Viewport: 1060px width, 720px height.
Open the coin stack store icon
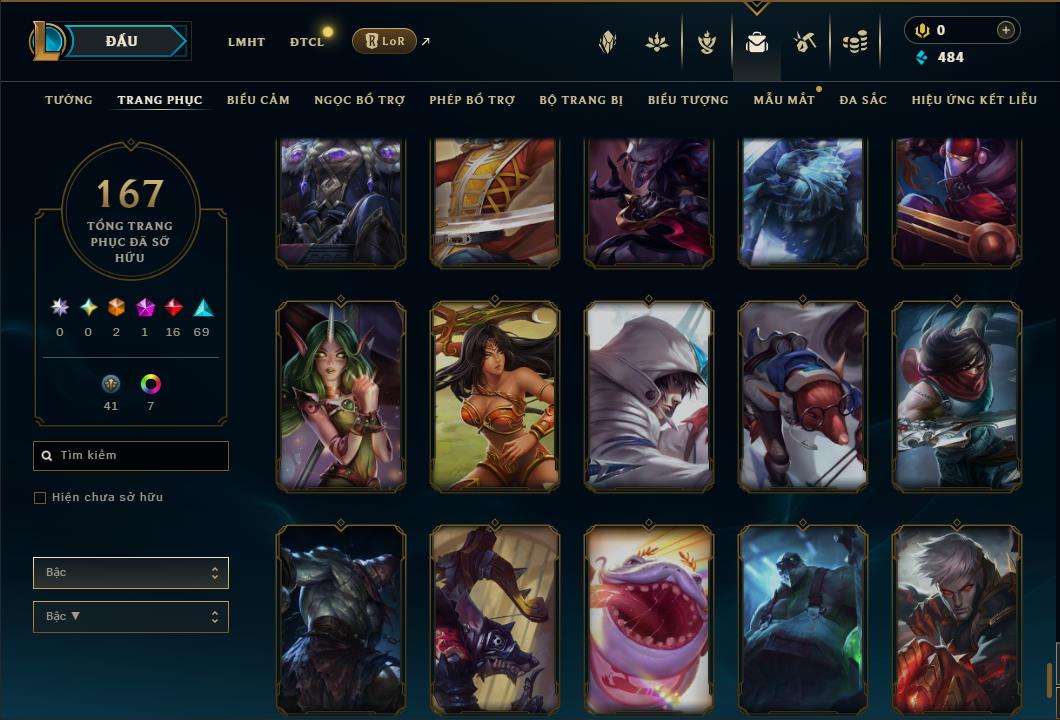tap(854, 42)
